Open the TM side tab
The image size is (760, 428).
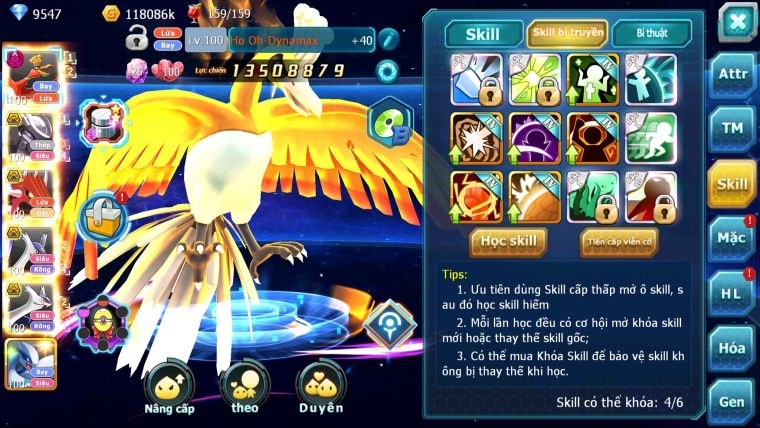[x=732, y=128]
